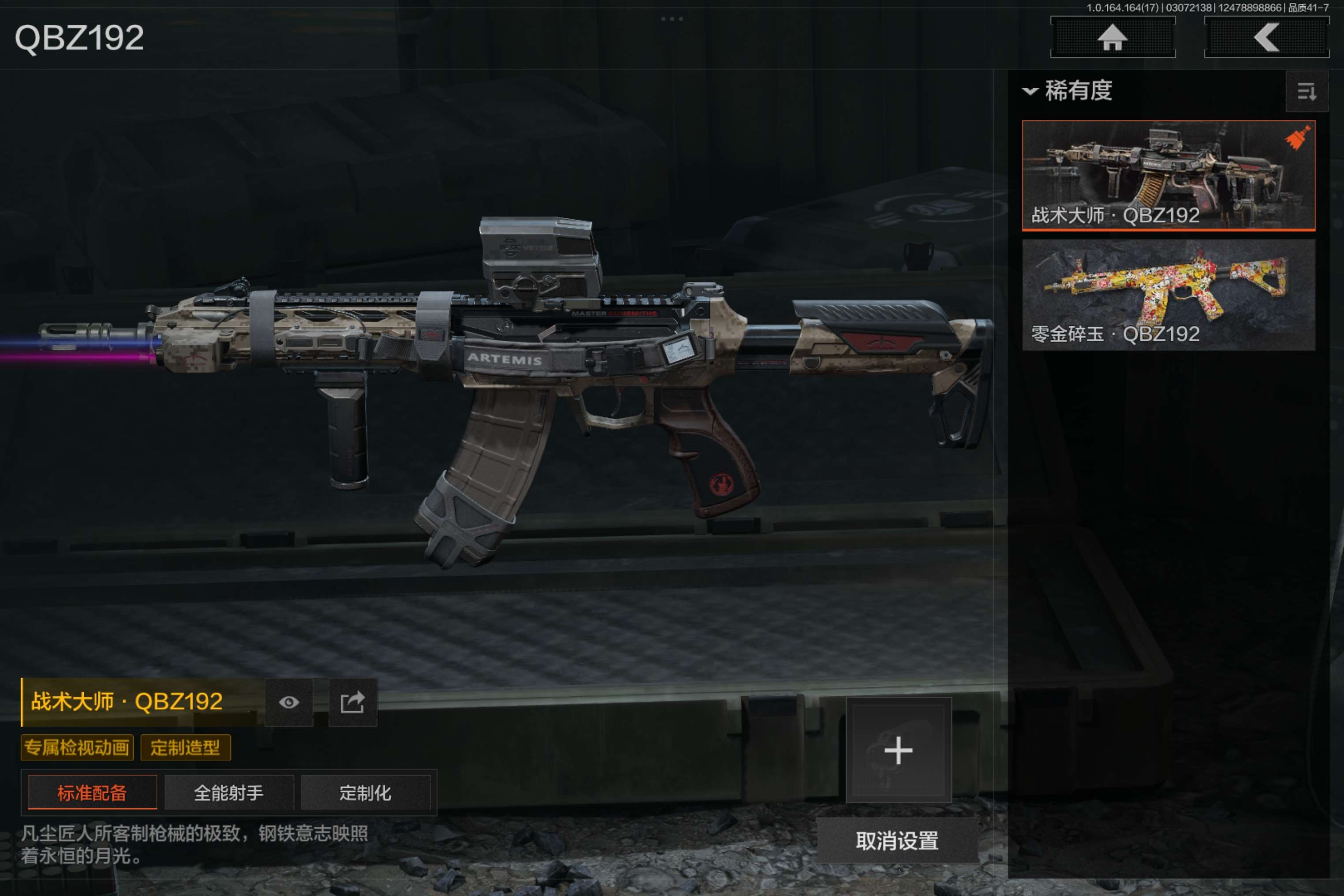
Task: Go back with the arrow button
Action: pyautogui.click(x=1266, y=38)
